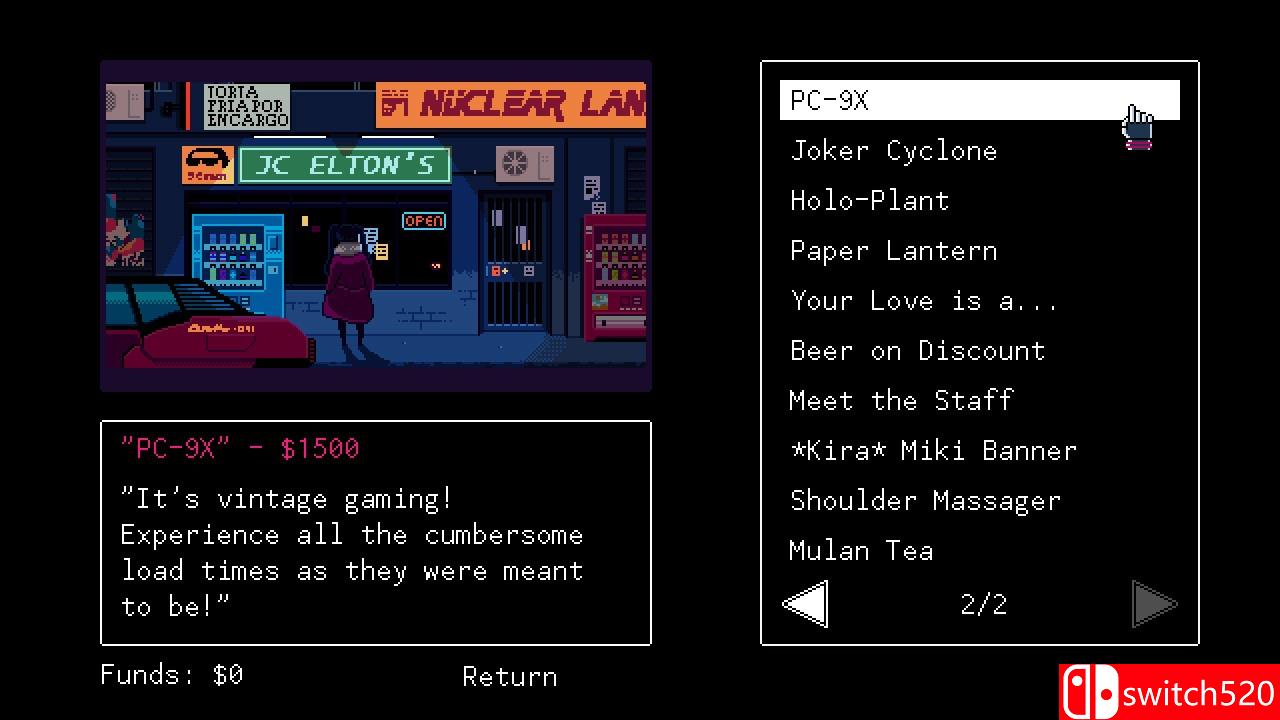Select the Beer on Discount entry
Screen dimensions: 1280x720
[x=918, y=350]
